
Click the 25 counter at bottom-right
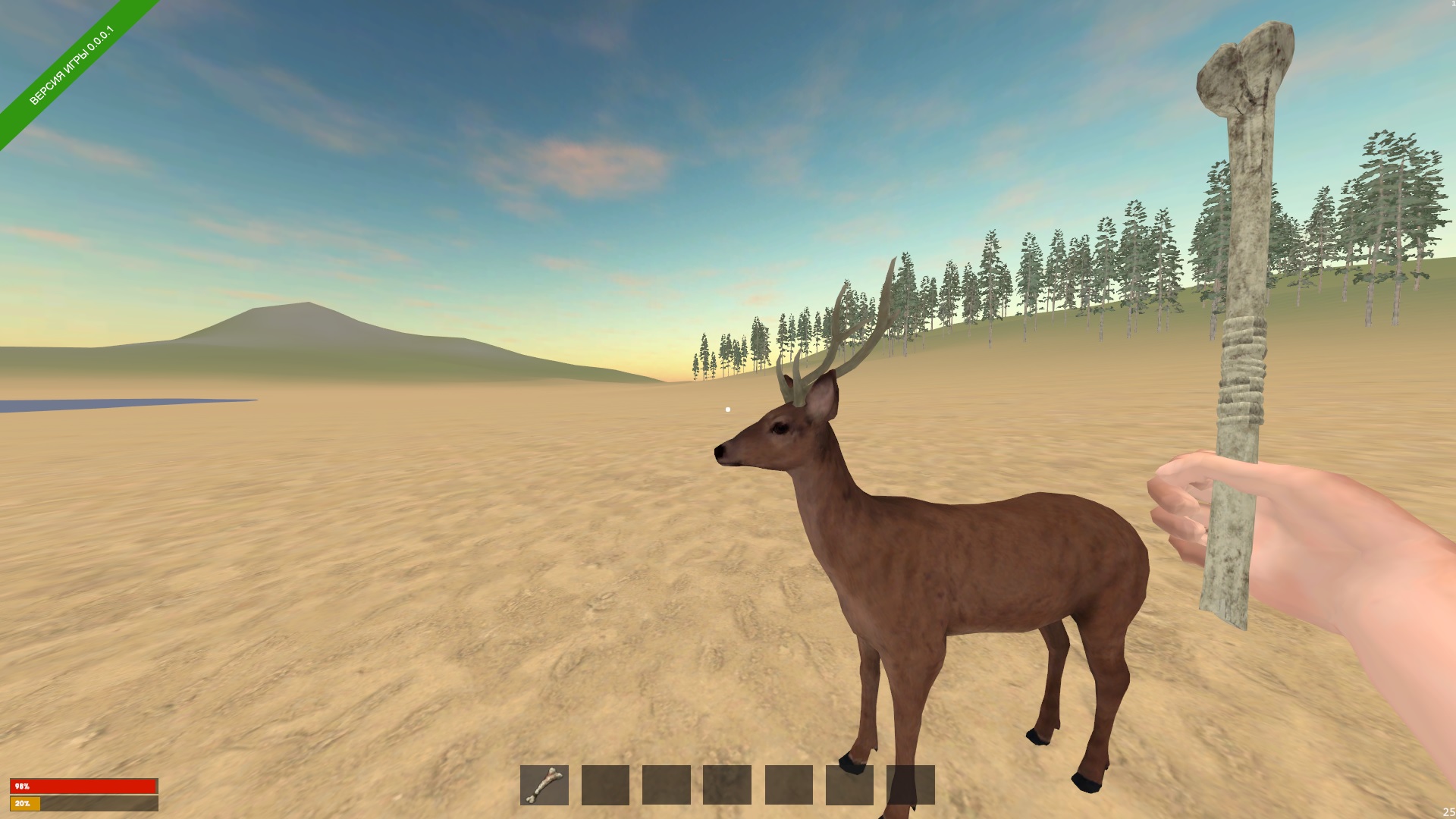click(x=1448, y=811)
